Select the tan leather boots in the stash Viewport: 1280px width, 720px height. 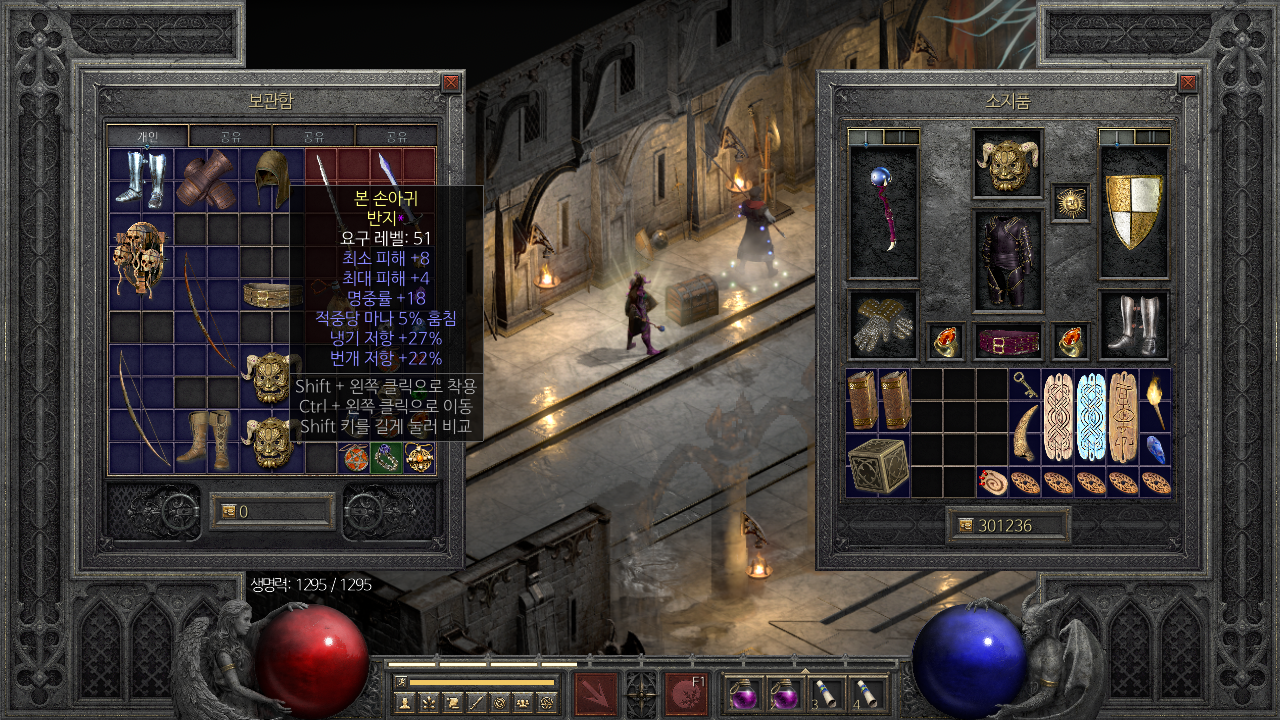[x=206, y=439]
